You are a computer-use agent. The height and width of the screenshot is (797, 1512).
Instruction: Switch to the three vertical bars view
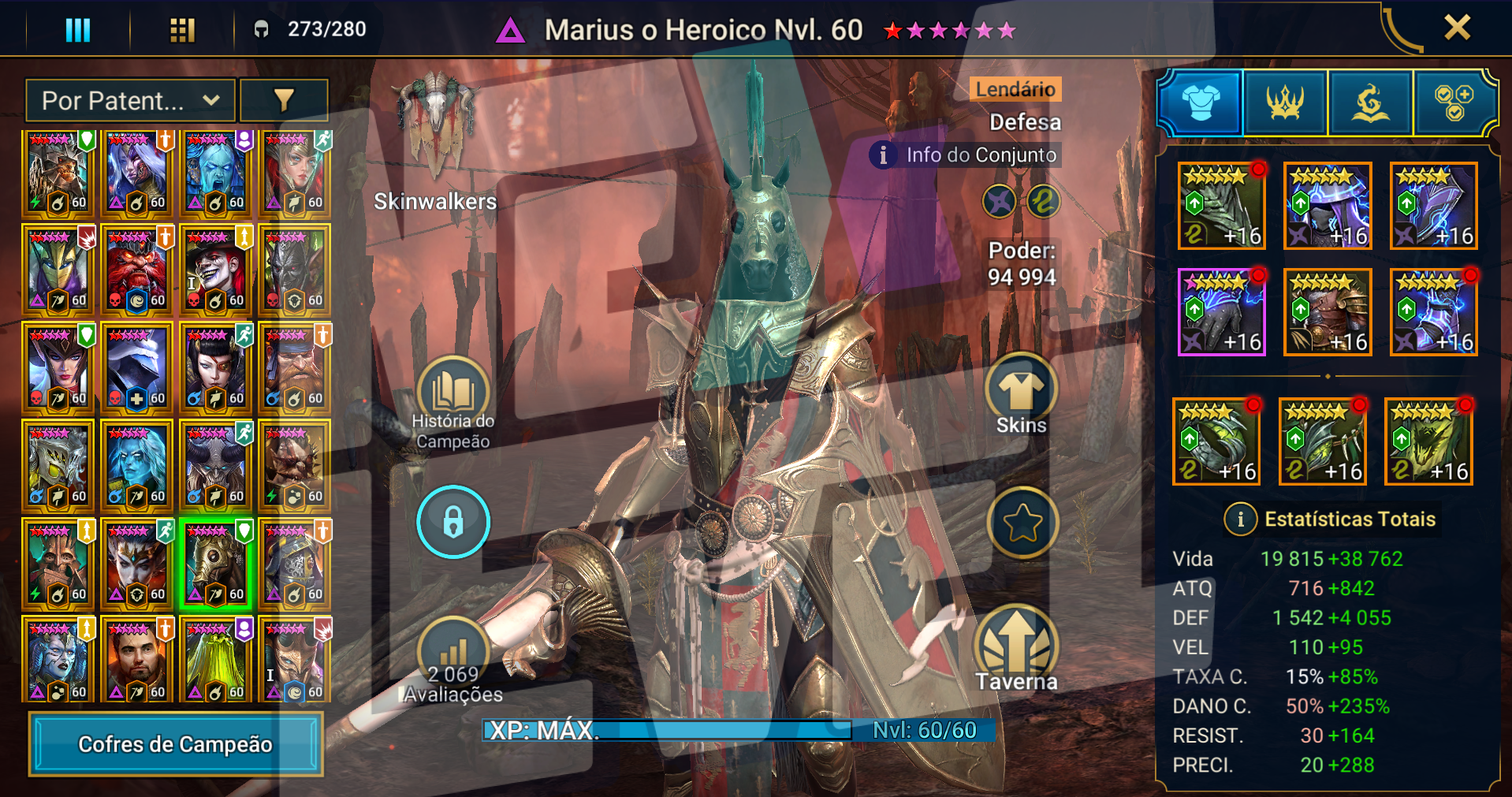tap(77, 30)
